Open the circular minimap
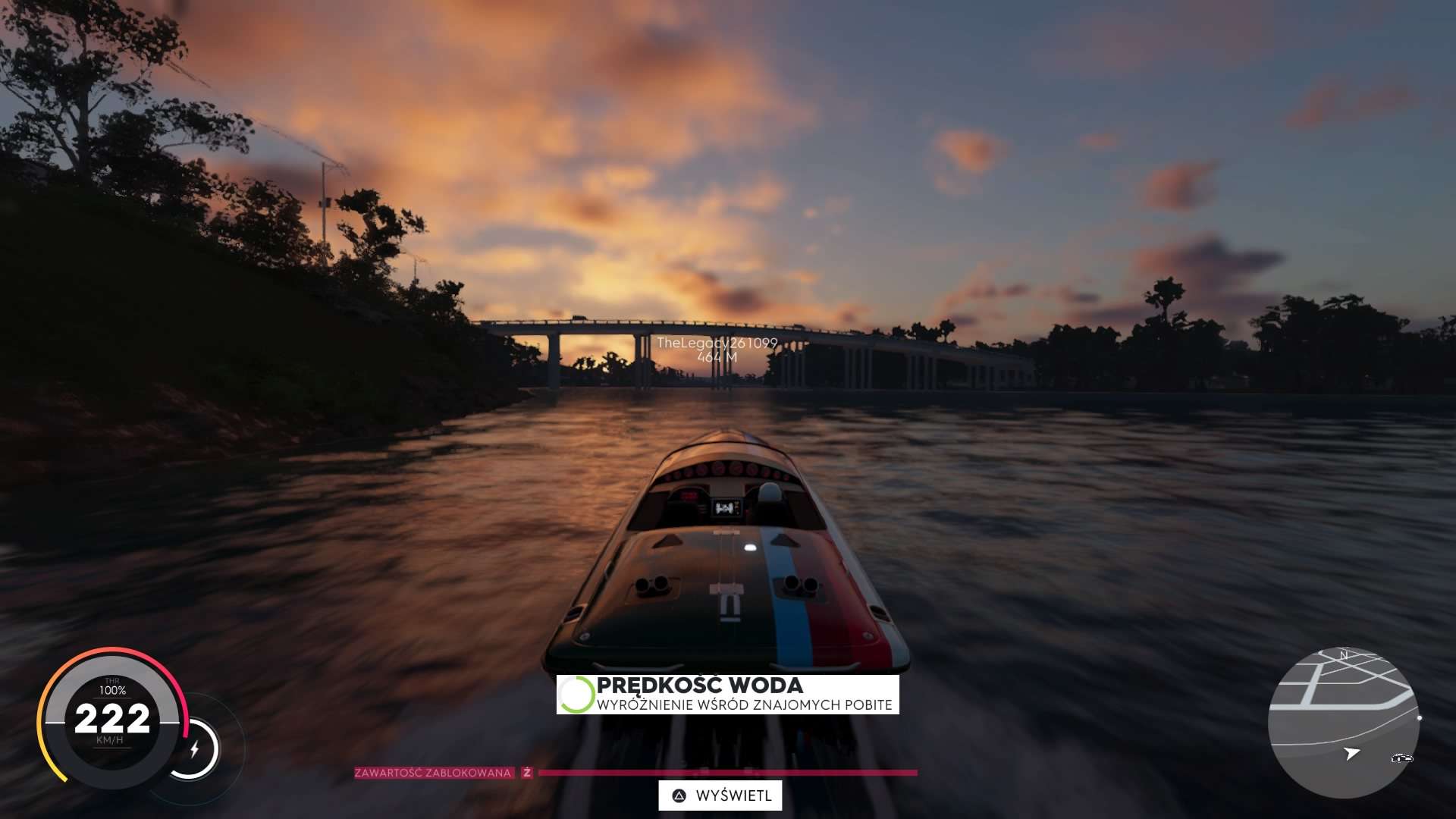The height and width of the screenshot is (819, 1456). [1343, 722]
